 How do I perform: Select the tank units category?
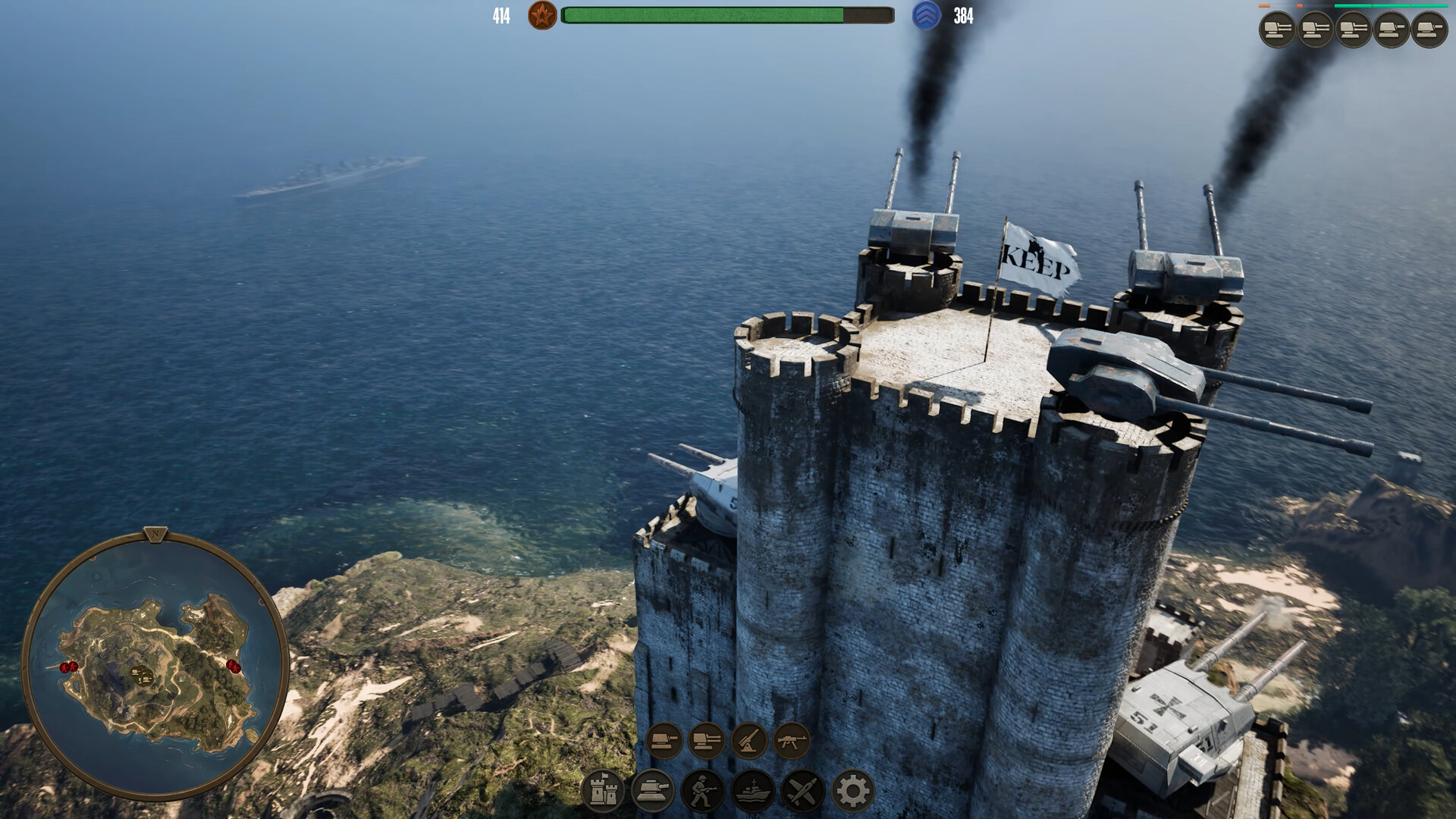652,791
